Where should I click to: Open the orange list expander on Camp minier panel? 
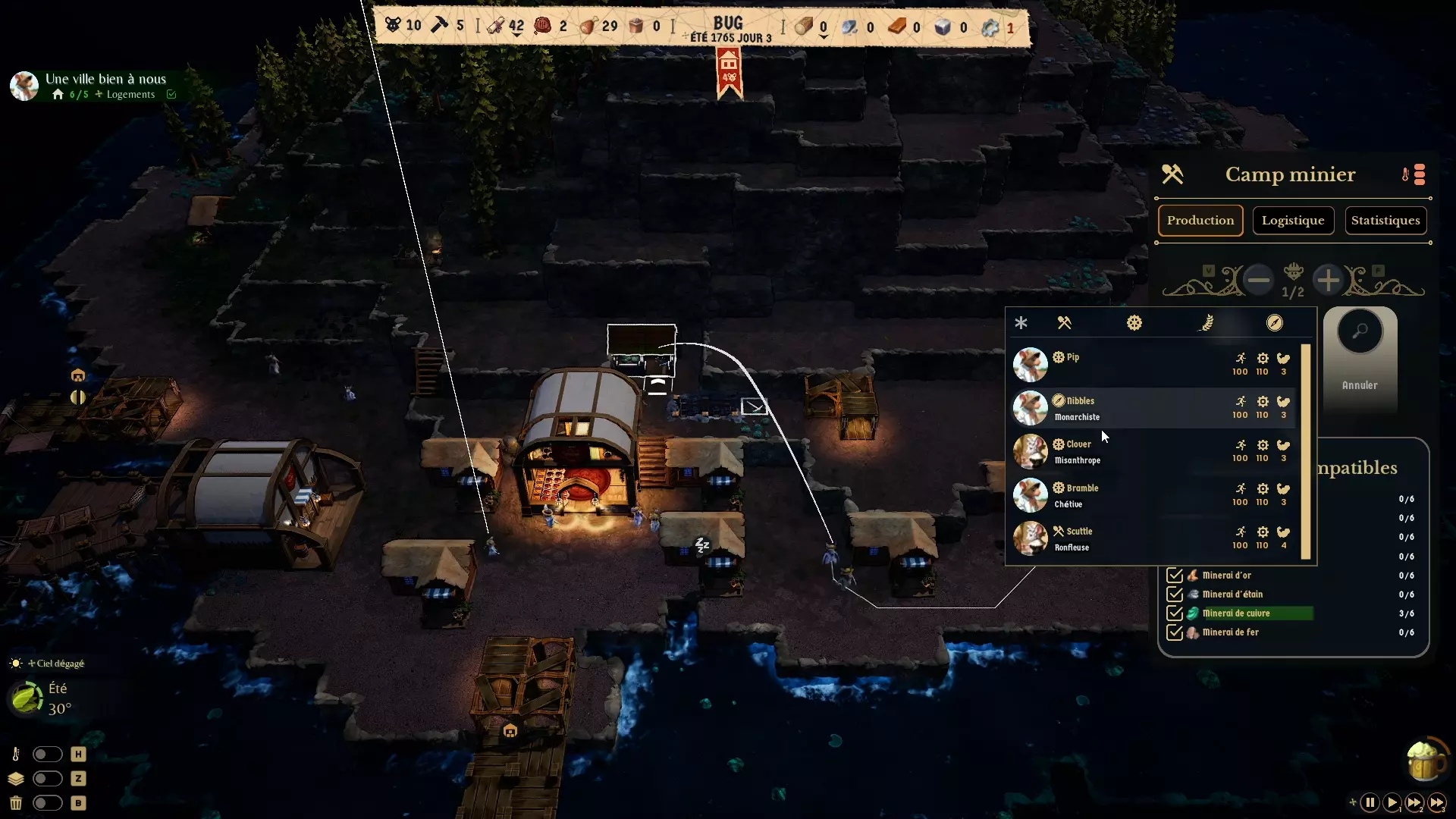[1420, 174]
